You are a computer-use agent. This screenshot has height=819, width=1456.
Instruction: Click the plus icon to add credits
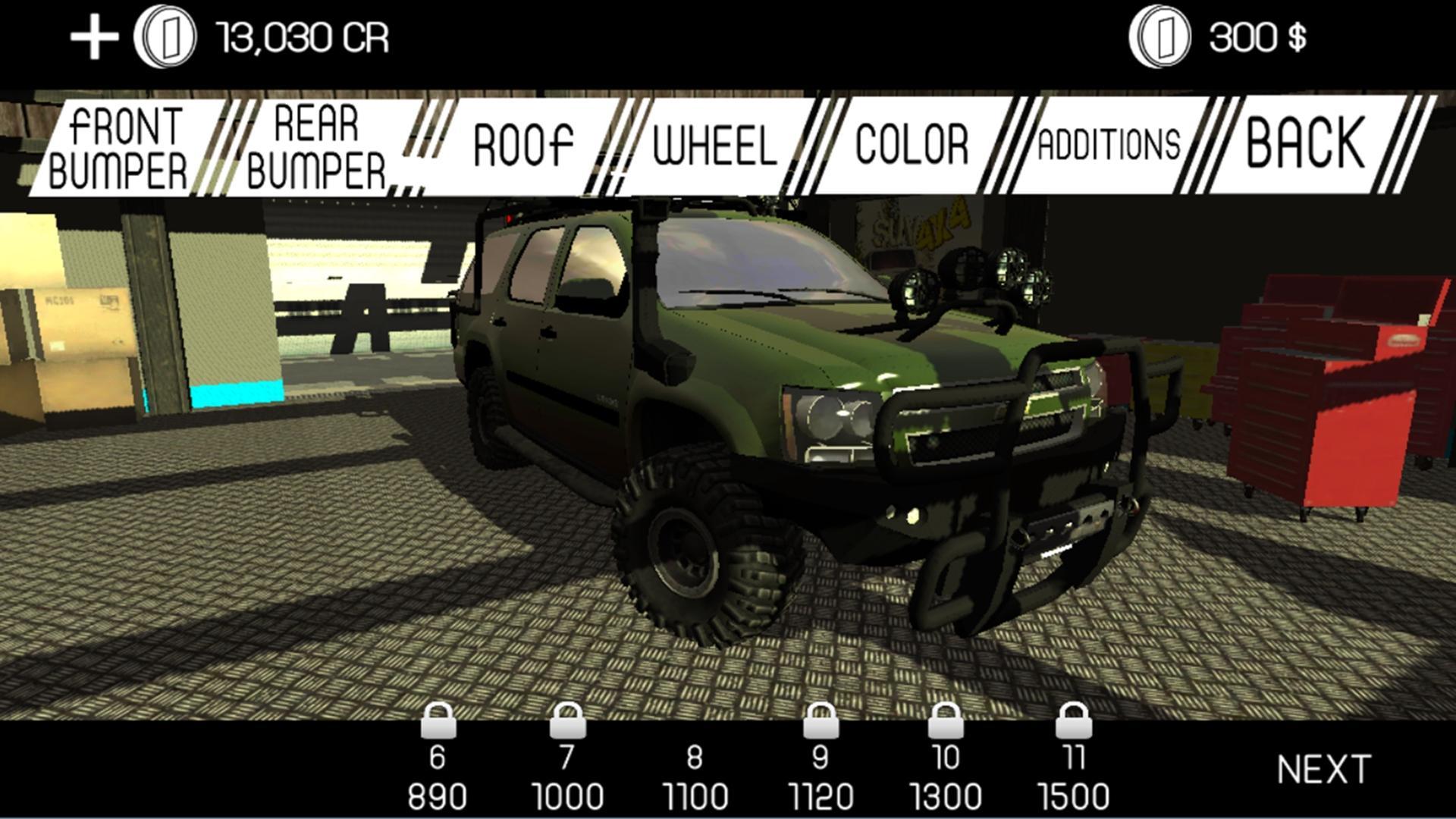point(95,36)
